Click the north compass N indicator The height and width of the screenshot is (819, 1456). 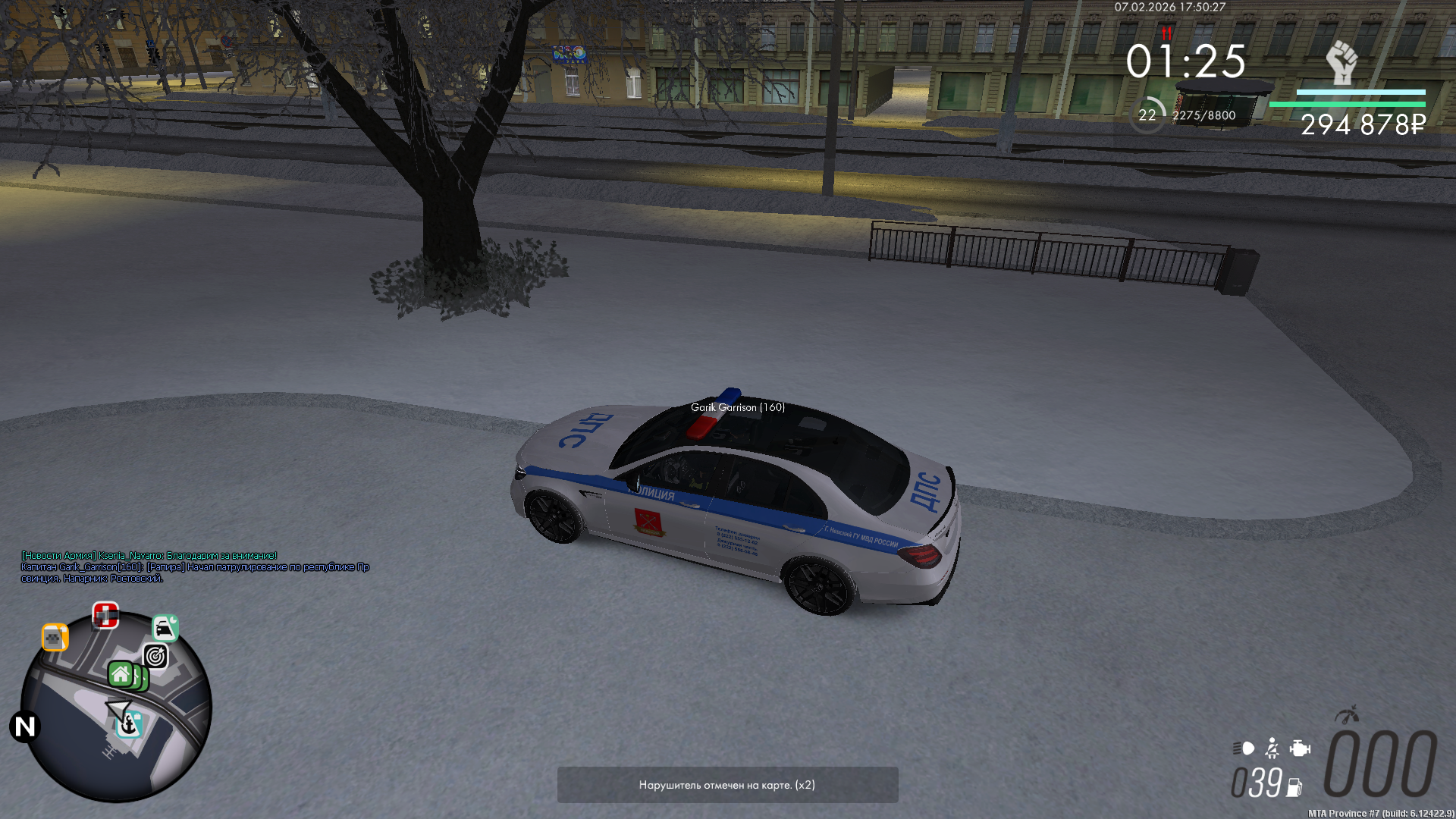[x=24, y=726]
